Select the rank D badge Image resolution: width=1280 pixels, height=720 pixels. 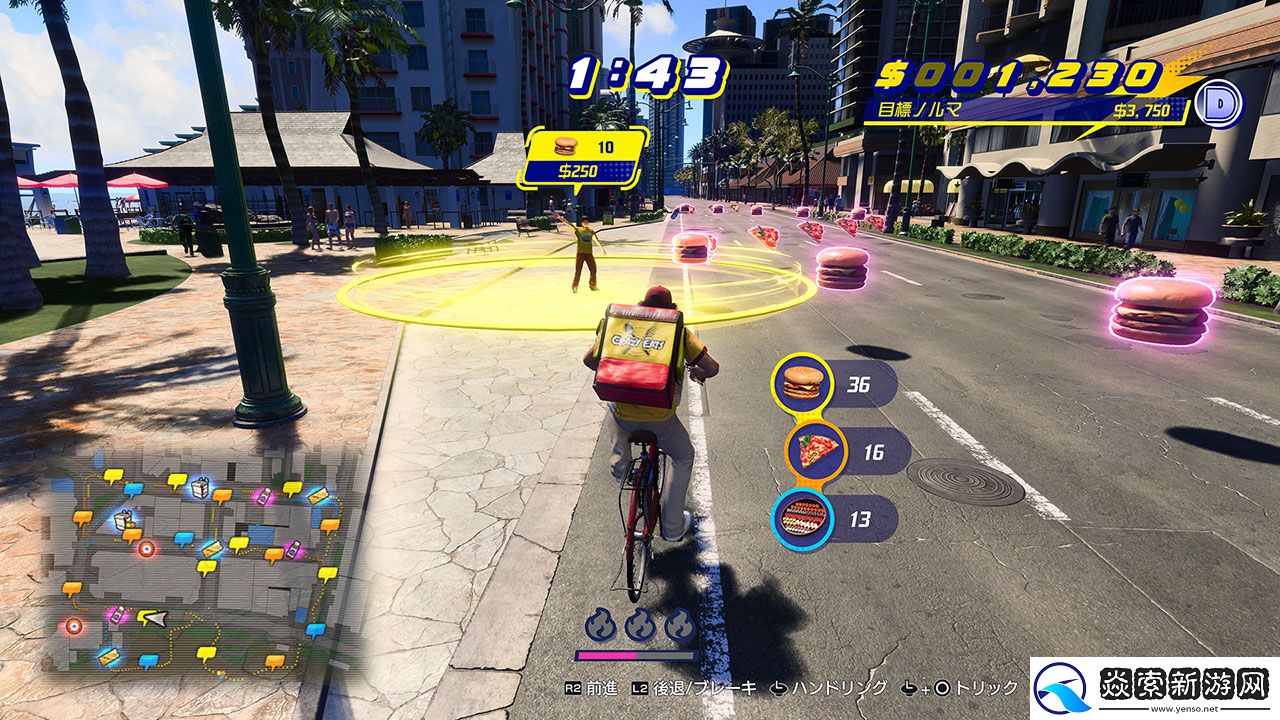point(1218,105)
